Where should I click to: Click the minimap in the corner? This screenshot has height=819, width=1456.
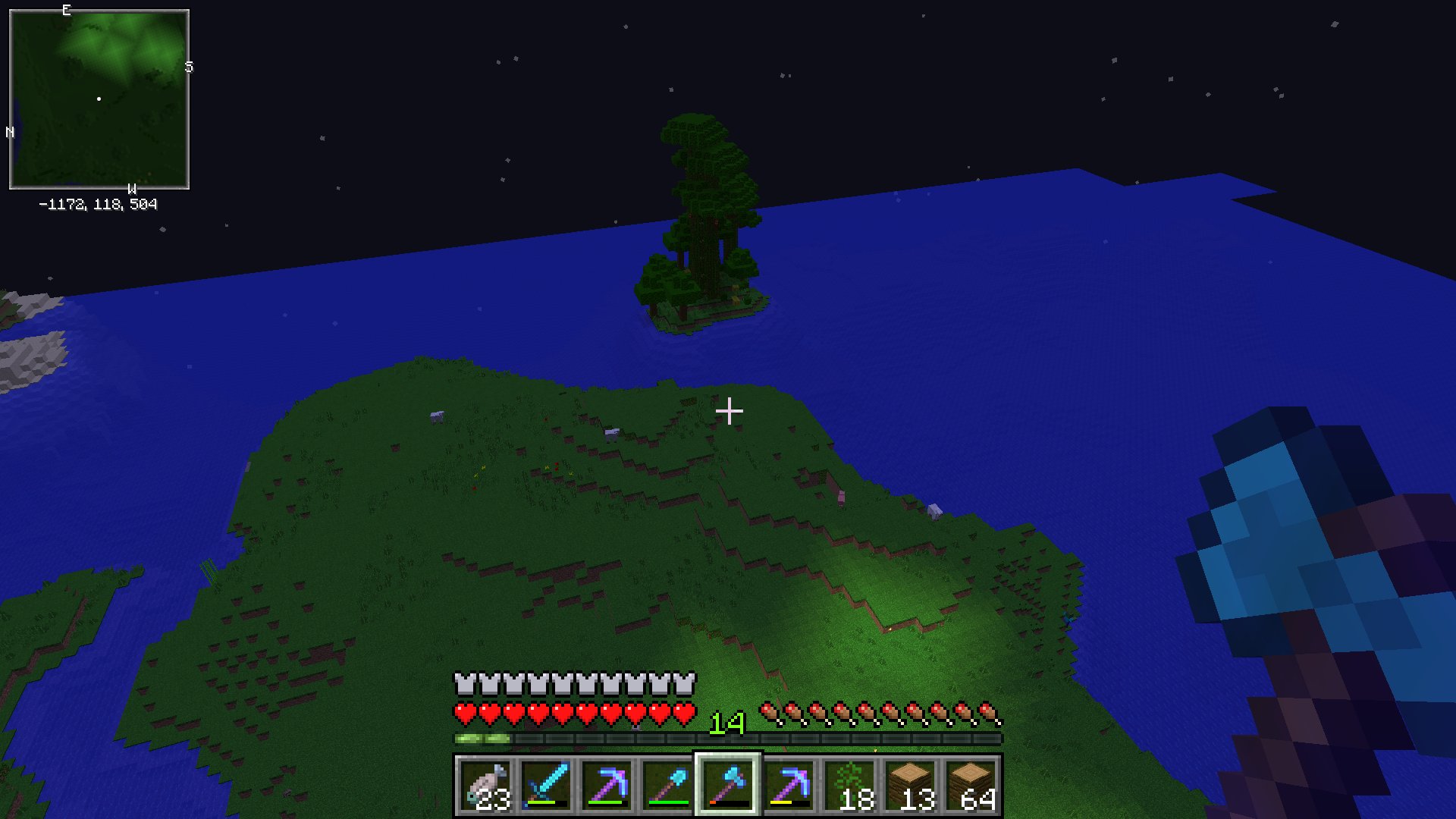click(x=99, y=99)
